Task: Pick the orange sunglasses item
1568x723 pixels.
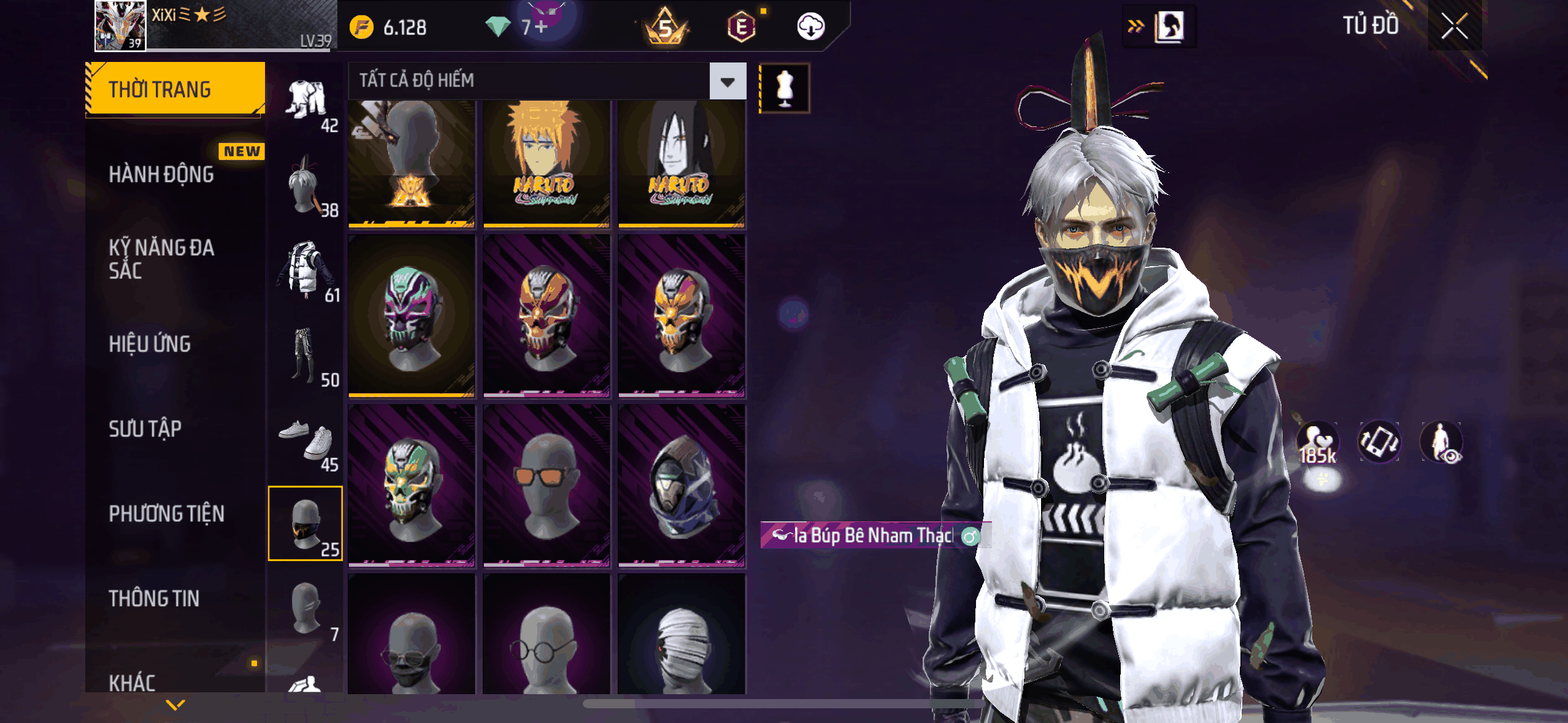Action: click(x=546, y=486)
